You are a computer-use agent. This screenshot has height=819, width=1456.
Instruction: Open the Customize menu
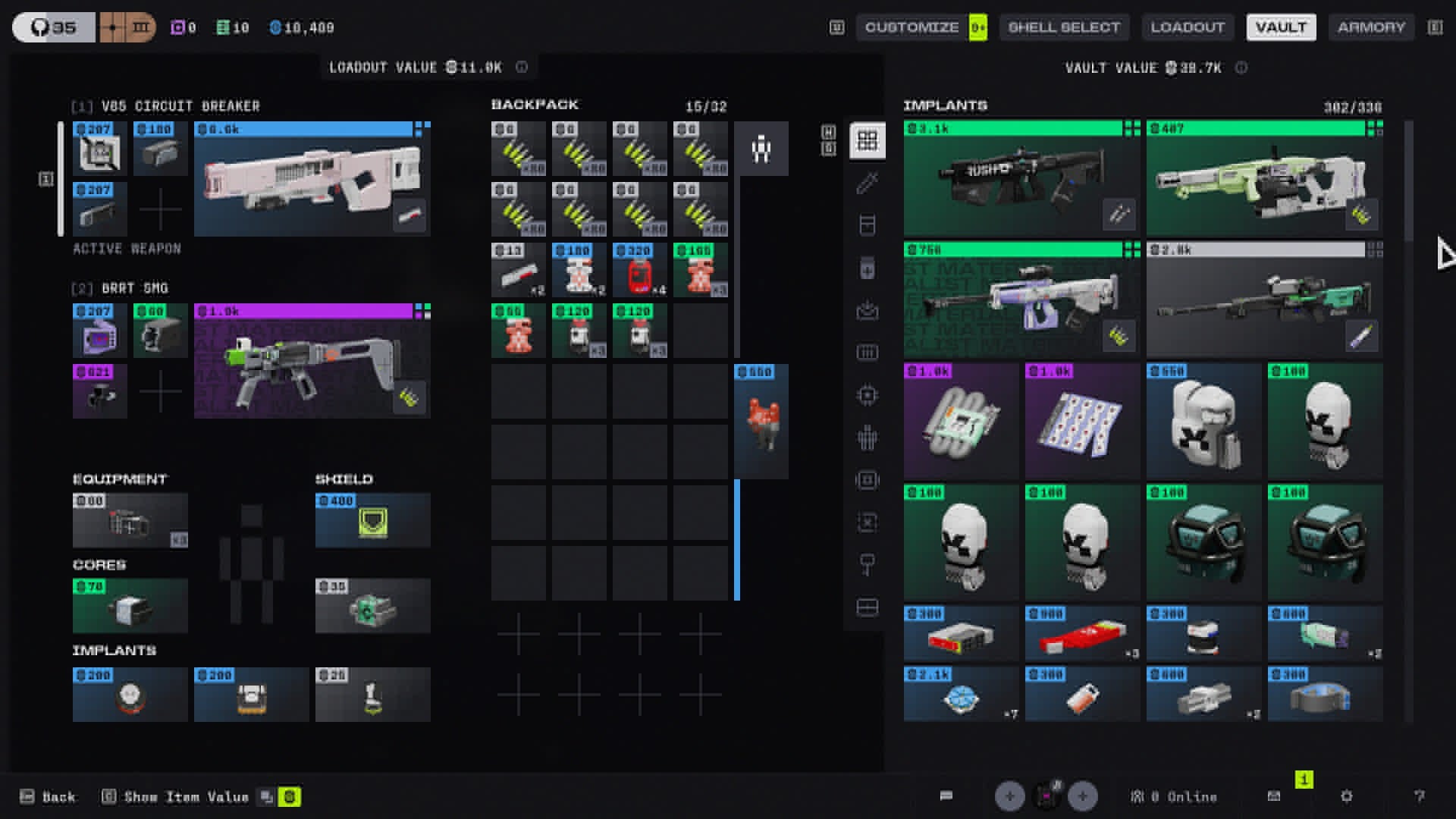click(x=912, y=27)
